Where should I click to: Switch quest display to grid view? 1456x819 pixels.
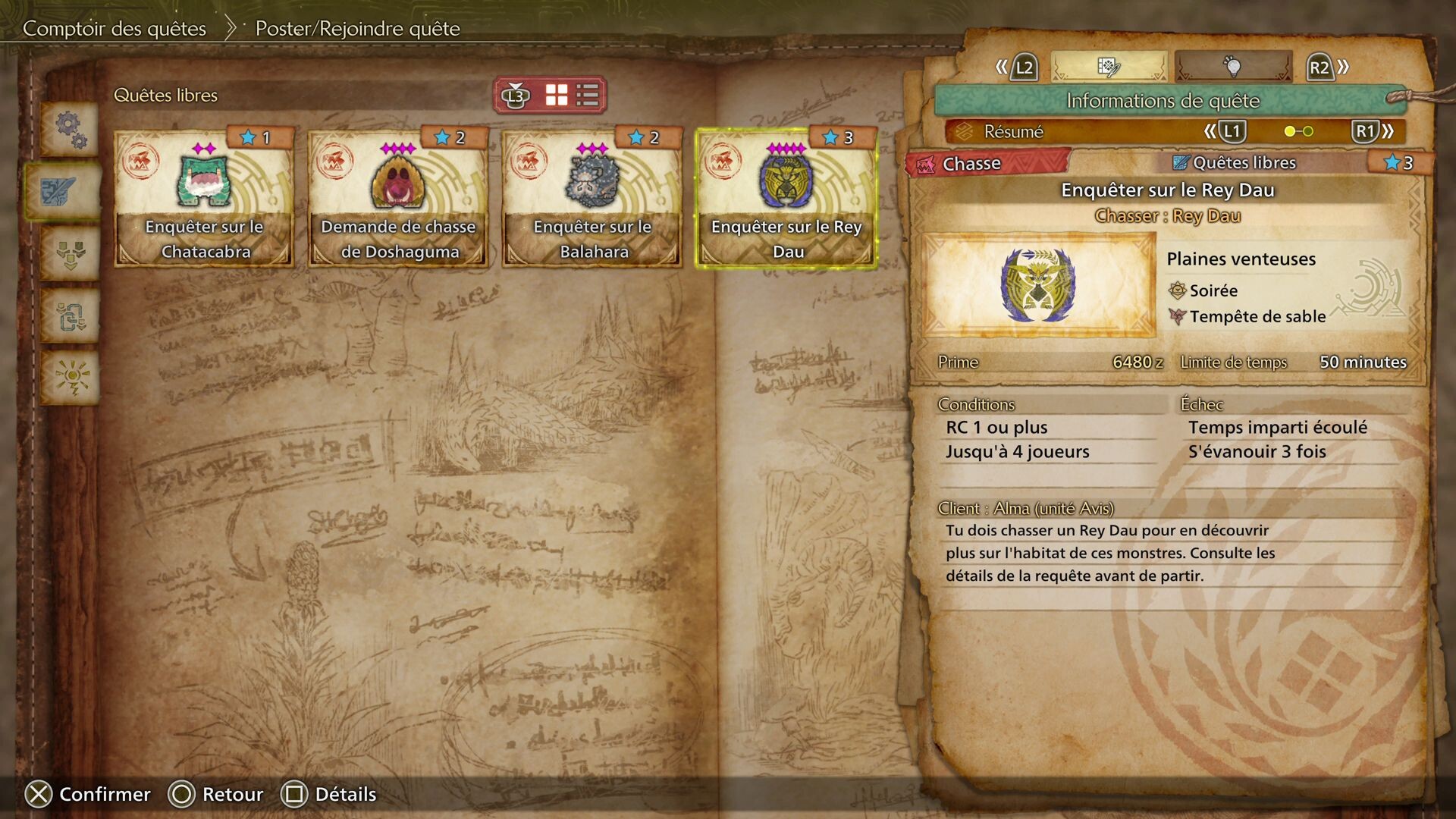(x=557, y=96)
